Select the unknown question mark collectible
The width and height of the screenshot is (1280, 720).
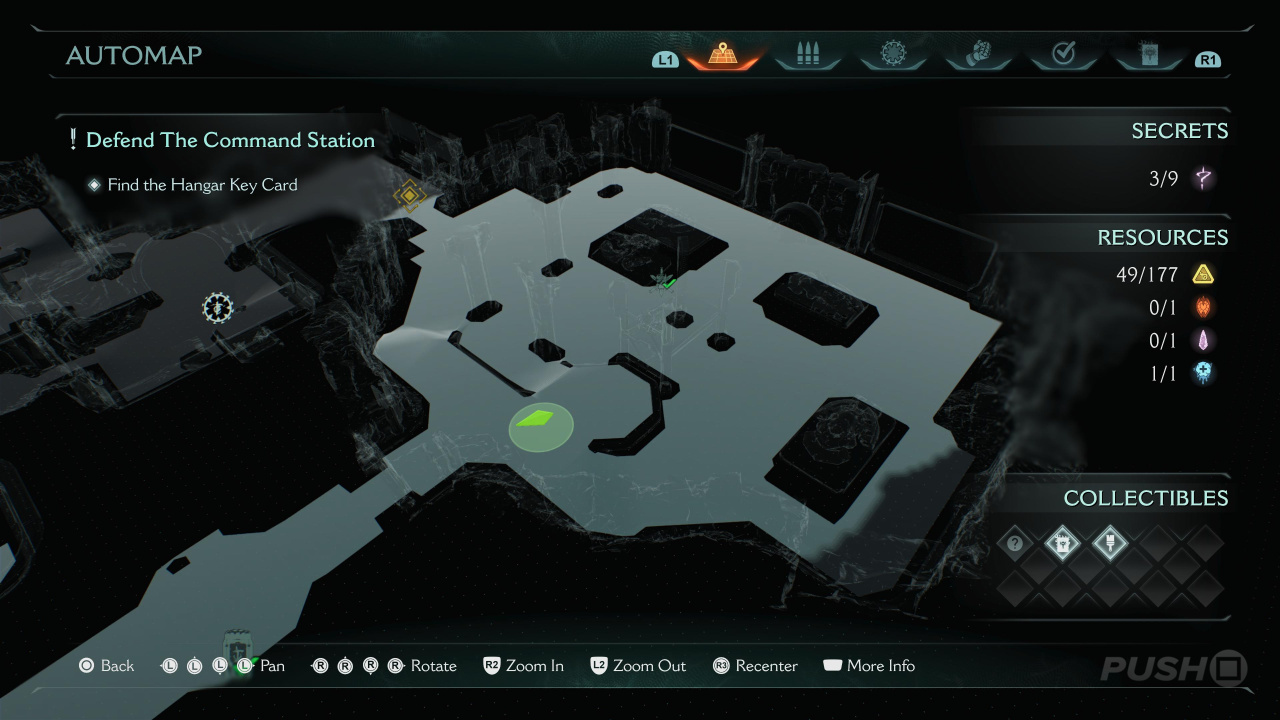tap(1016, 544)
